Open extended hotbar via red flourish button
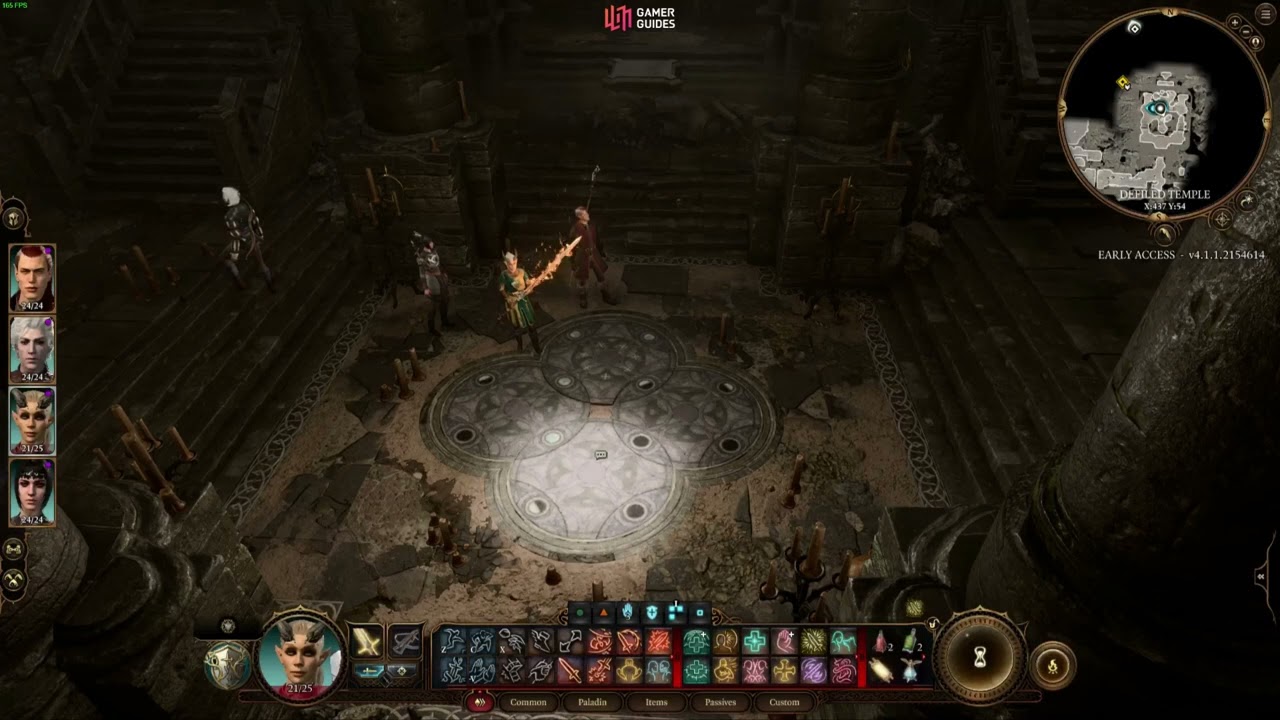1280x720 pixels. pyautogui.click(x=479, y=702)
